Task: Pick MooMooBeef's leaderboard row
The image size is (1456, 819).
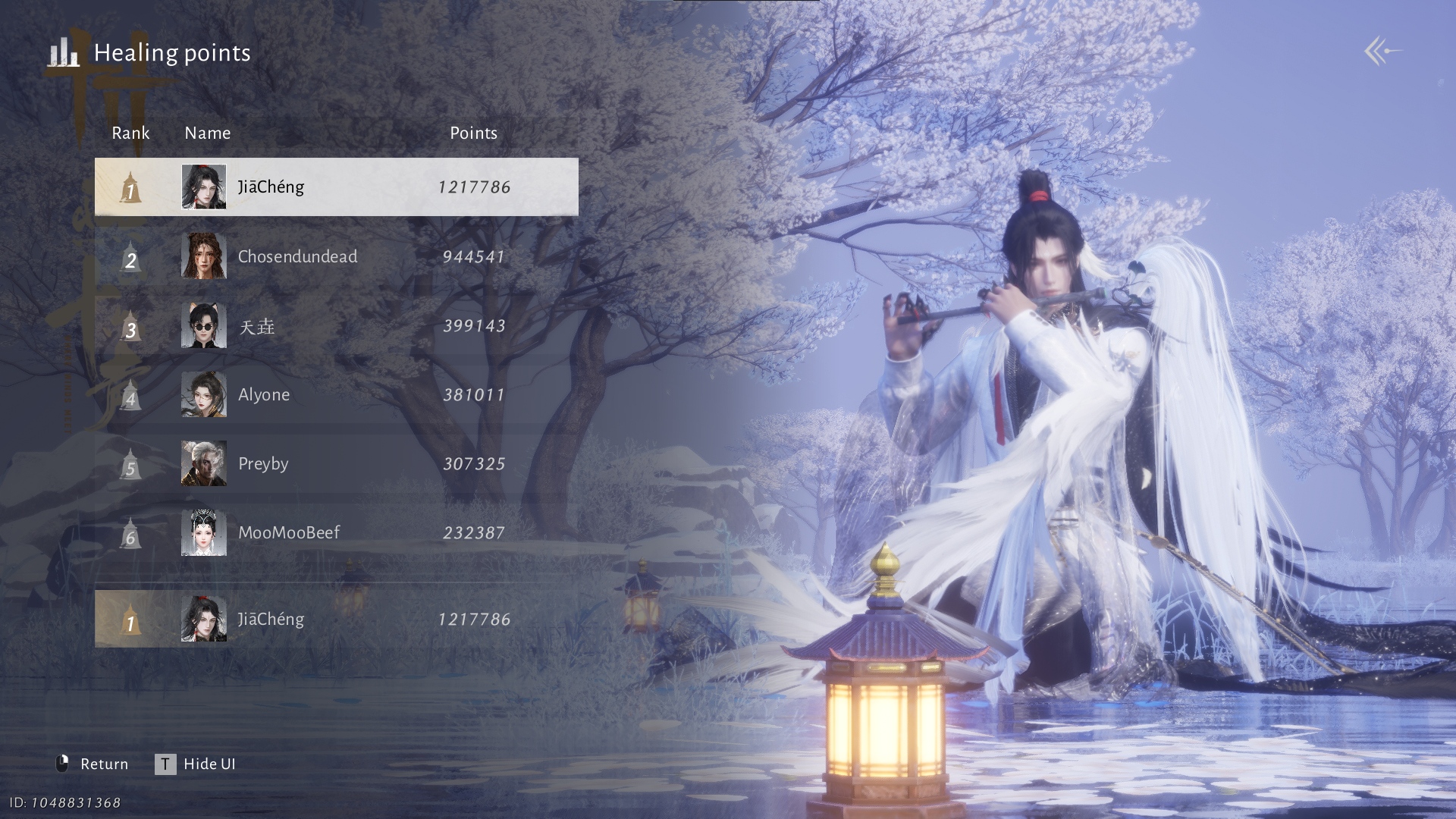Action: pyautogui.click(x=336, y=533)
